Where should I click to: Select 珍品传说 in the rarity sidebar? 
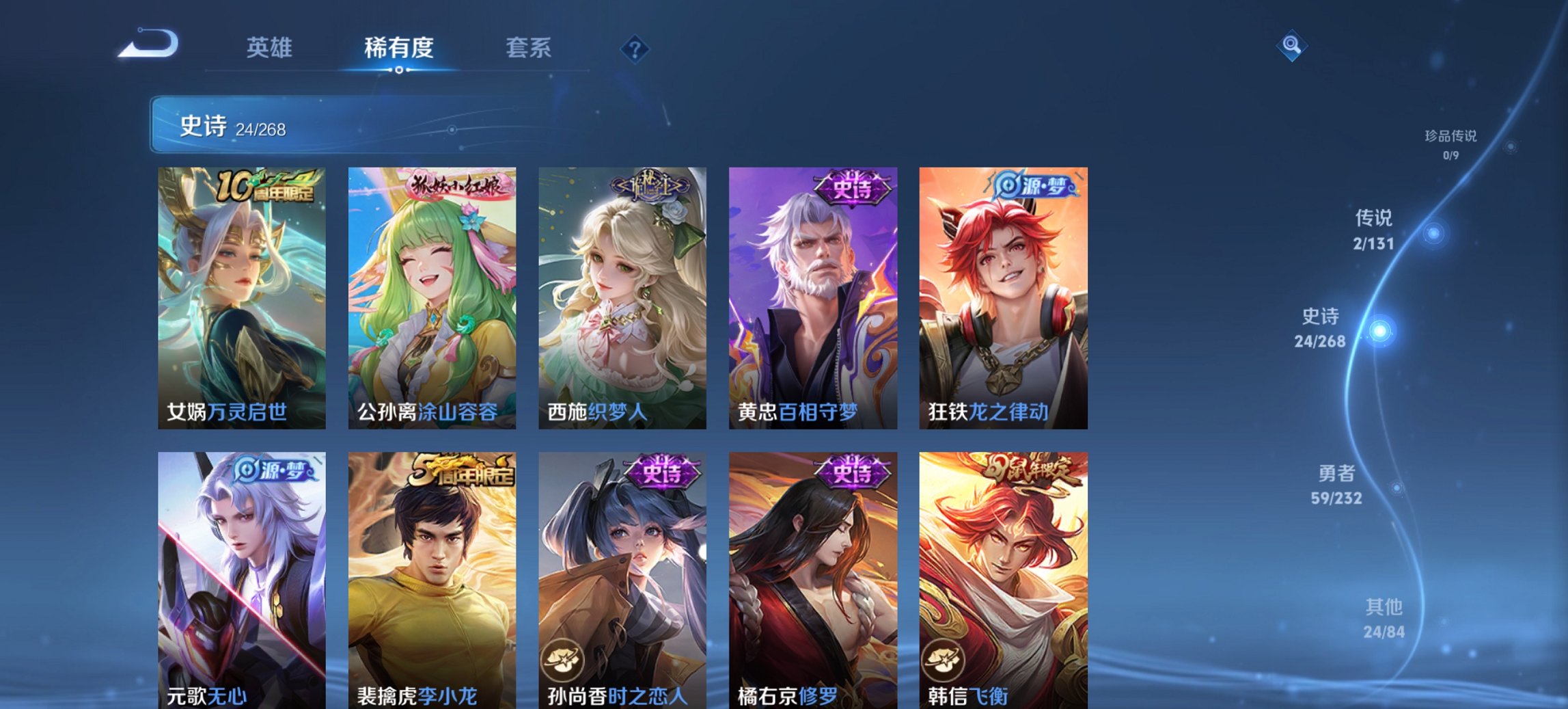(x=1449, y=144)
